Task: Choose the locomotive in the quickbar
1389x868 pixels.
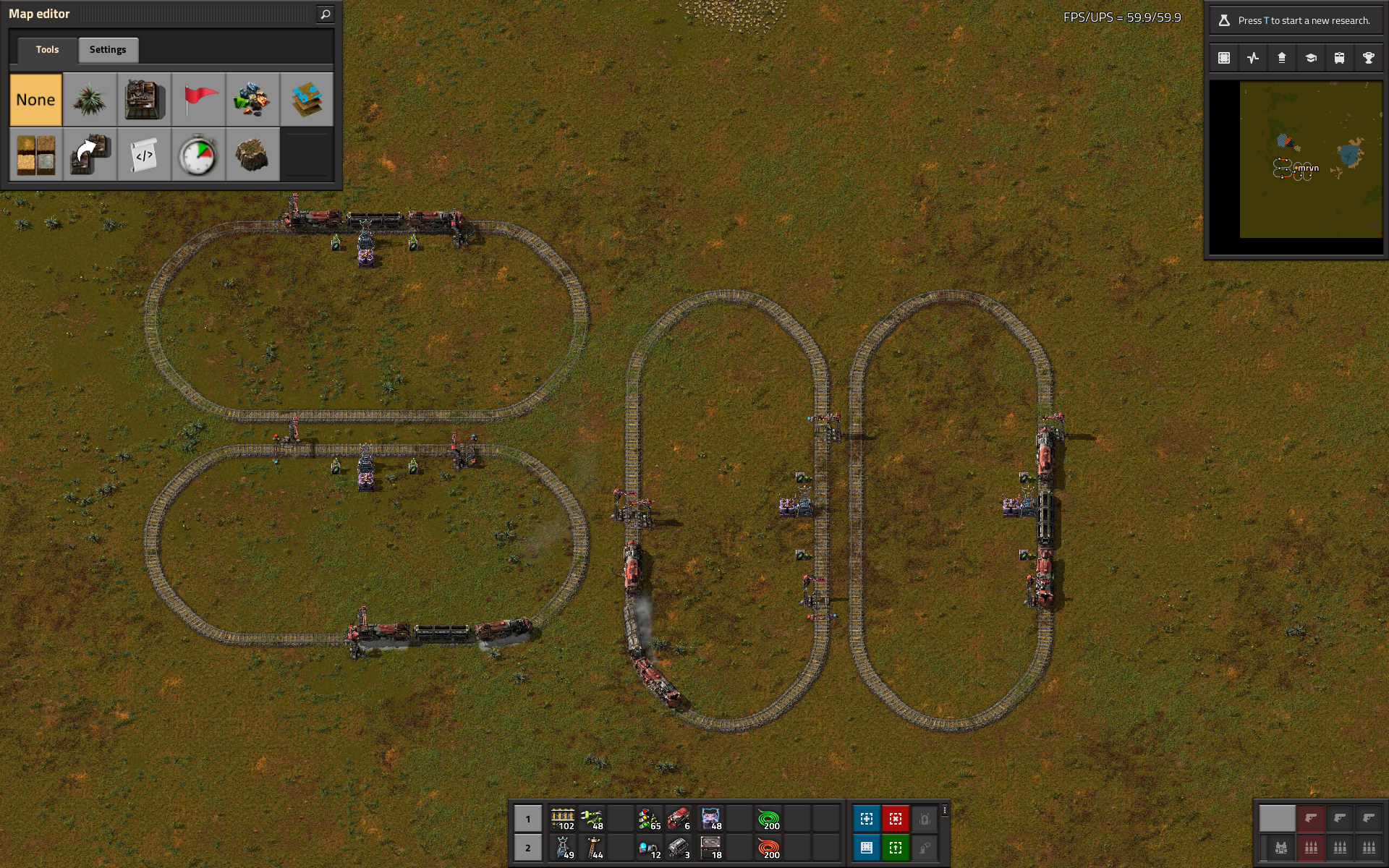Action: (x=678, y=819)
